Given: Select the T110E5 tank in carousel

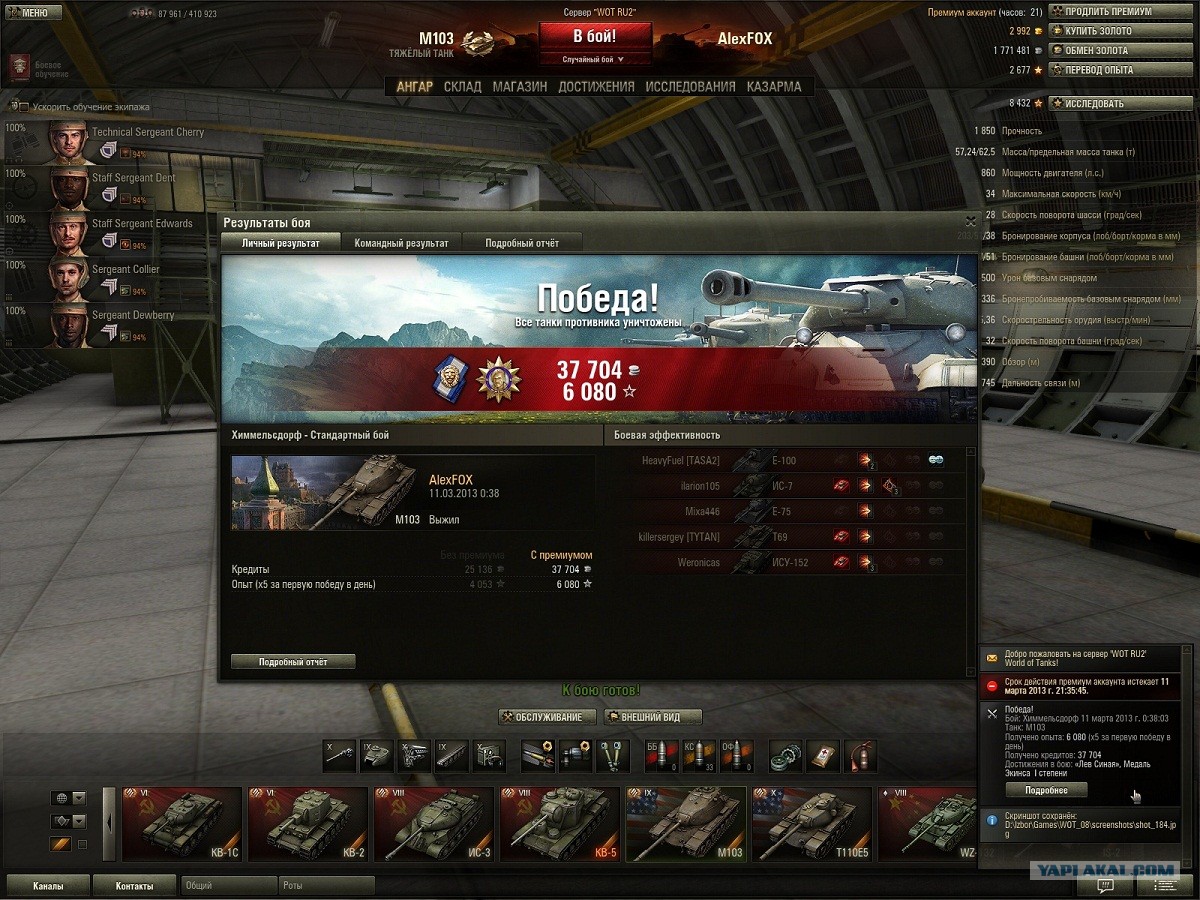Looking at the screenshot, I should [812, 824].
